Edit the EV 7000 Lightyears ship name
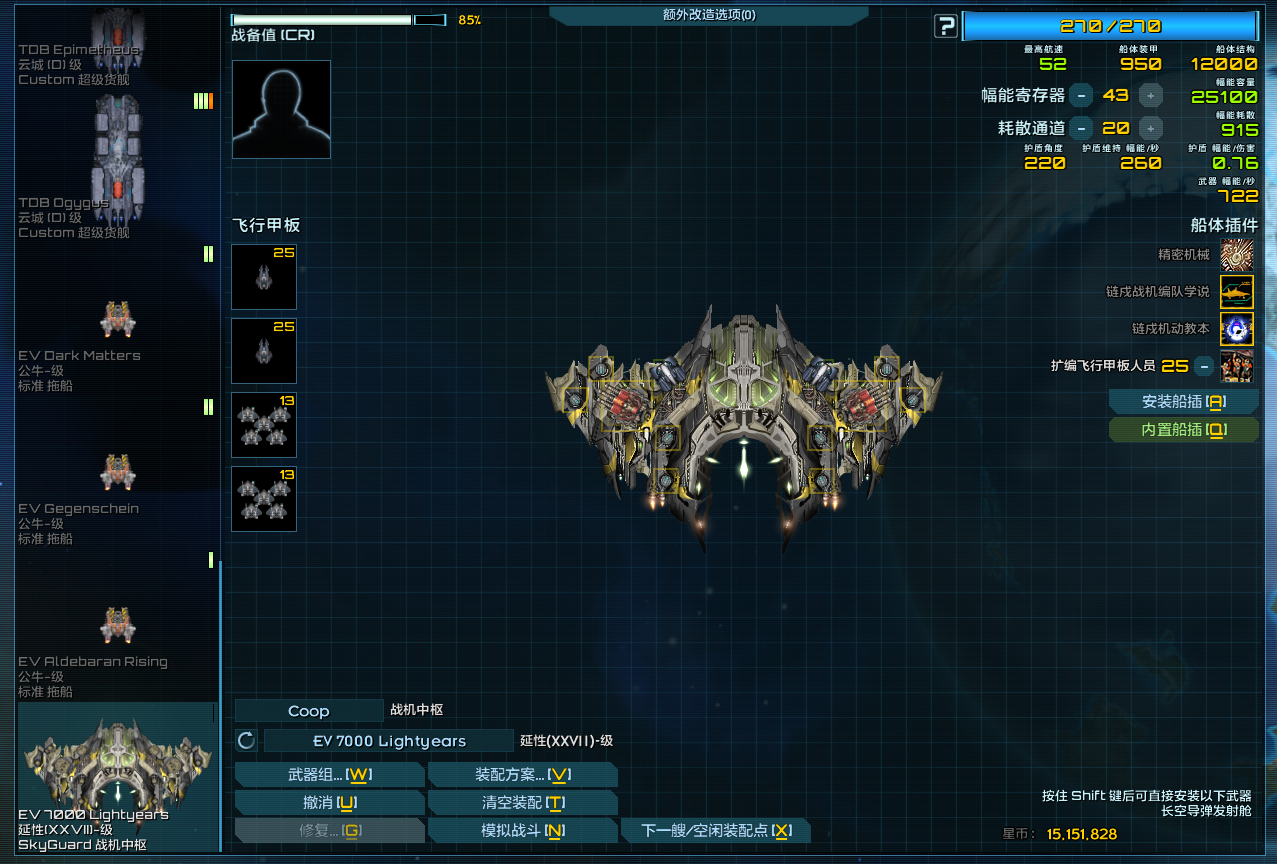This screenshot has height=864, width=1277. (x=389, y=741)
